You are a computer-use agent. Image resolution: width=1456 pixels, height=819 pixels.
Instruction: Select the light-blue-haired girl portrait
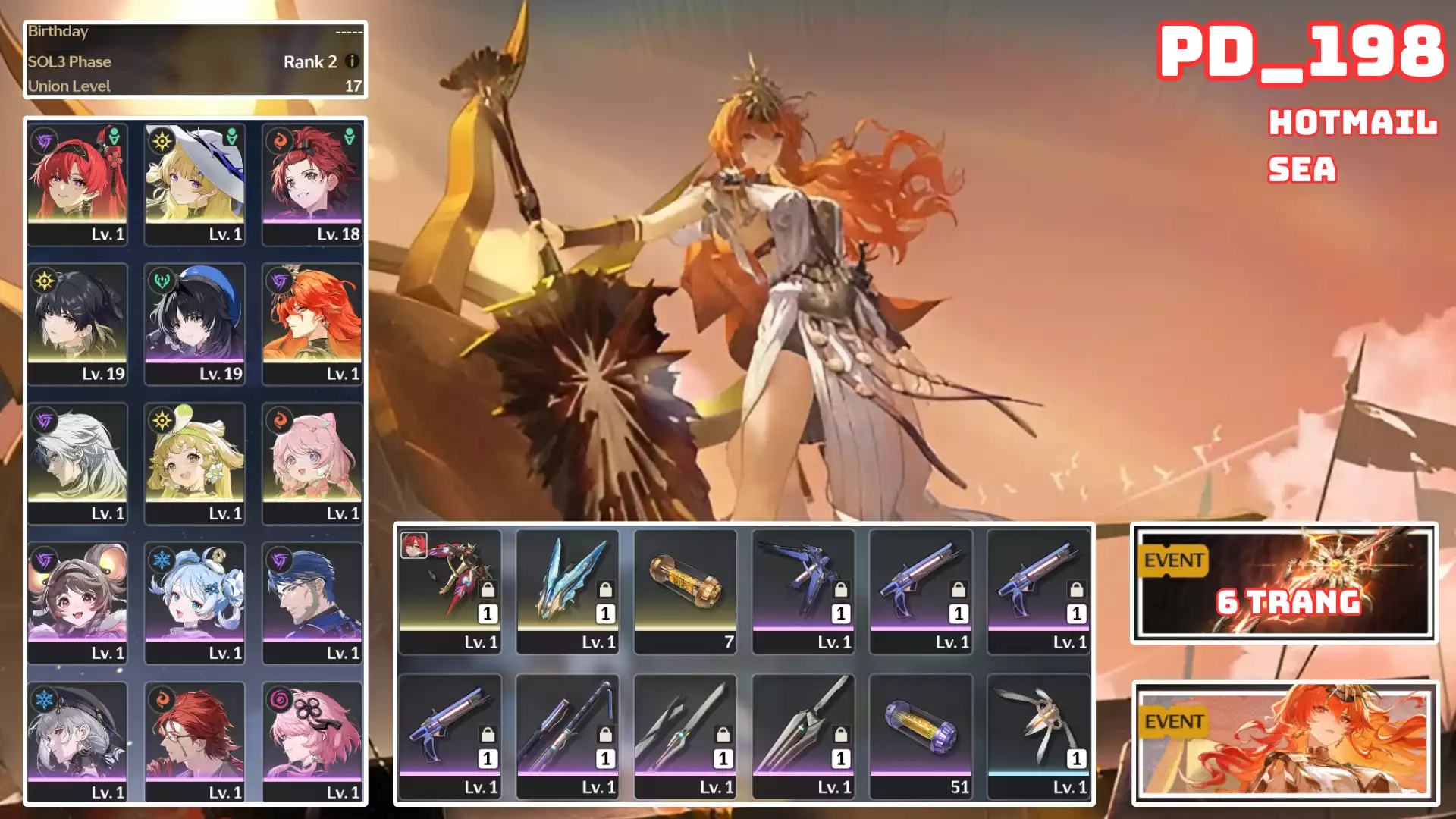click(x=195, y=603)
